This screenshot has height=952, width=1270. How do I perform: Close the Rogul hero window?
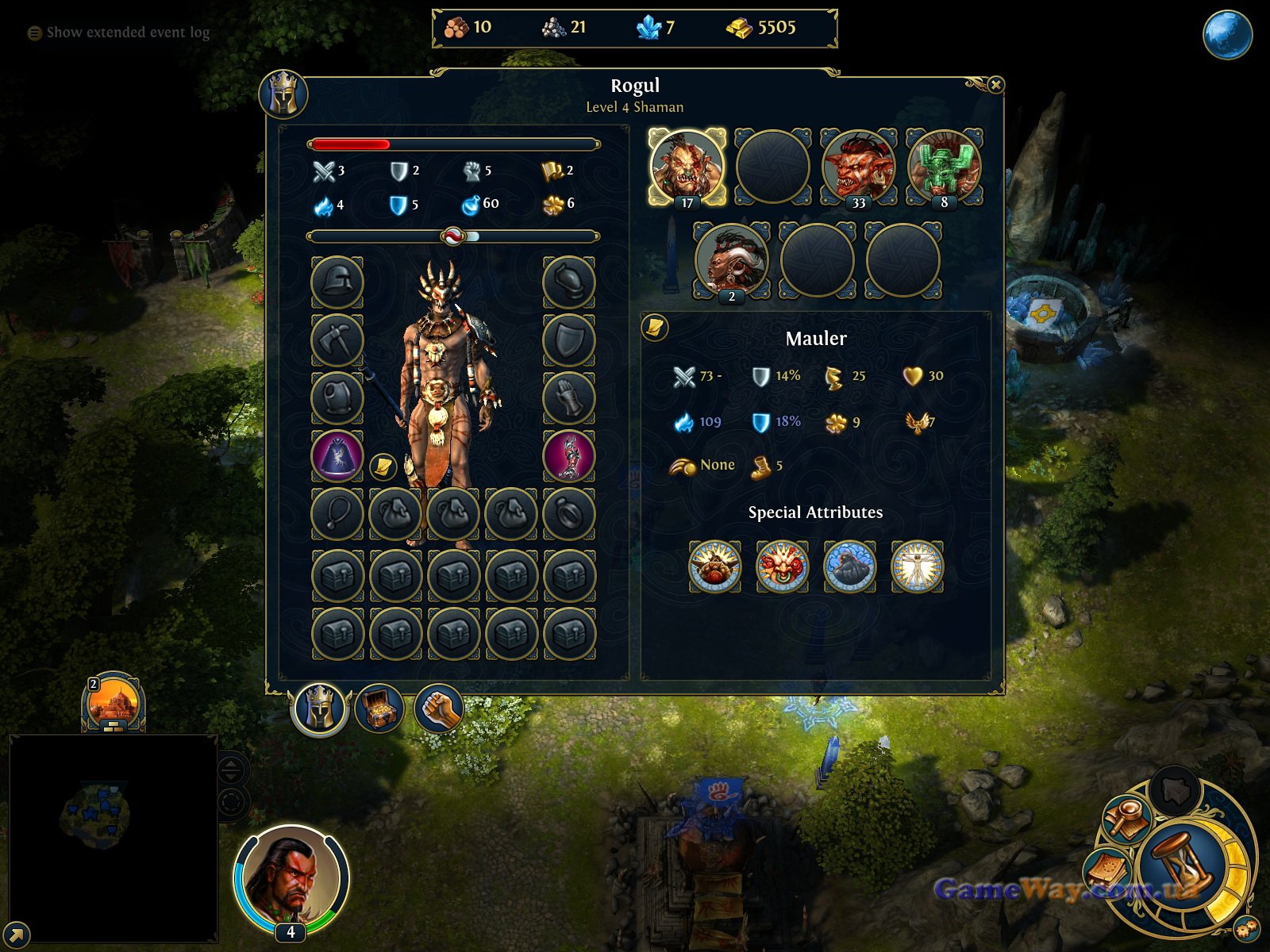pyautogui.click(x=996, y=85)
